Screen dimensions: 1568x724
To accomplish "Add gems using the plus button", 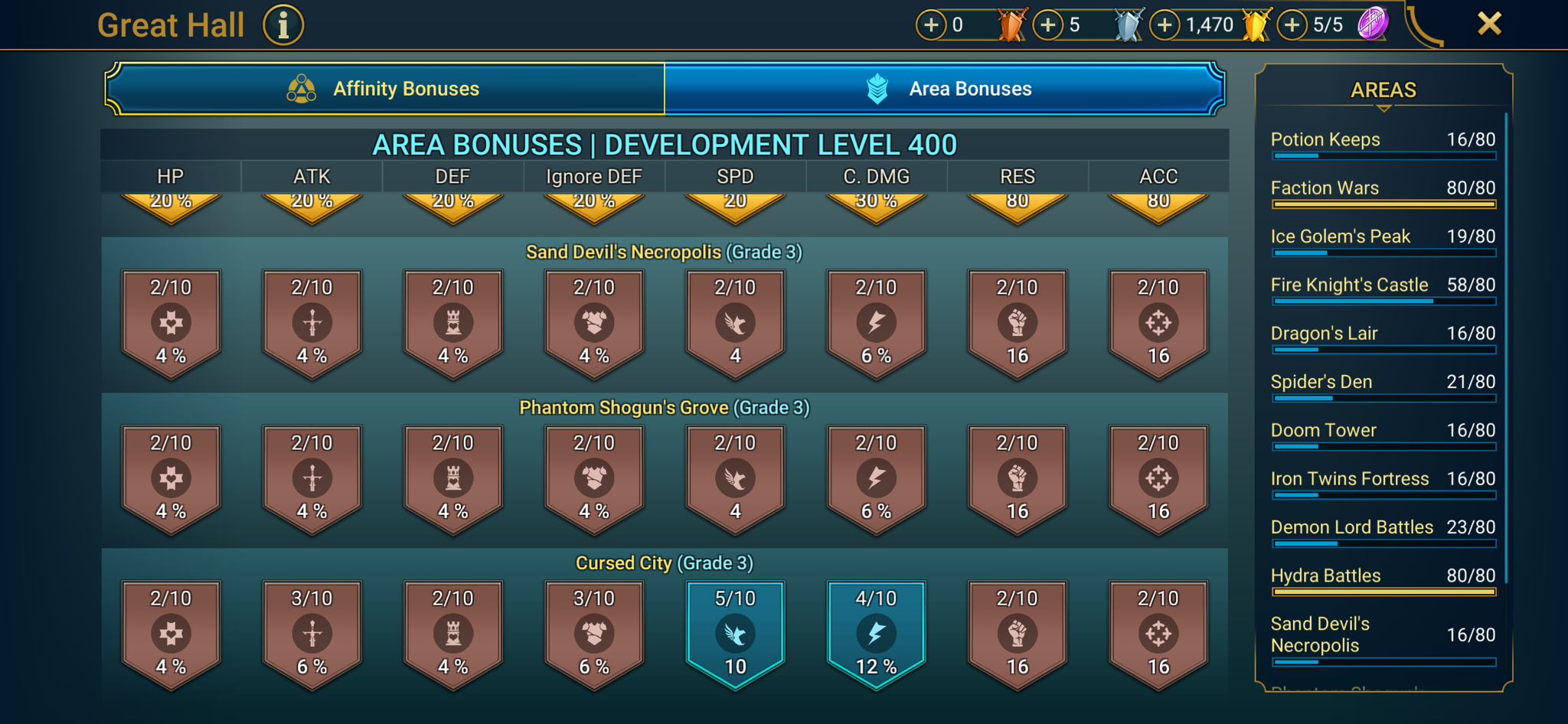I will (x=1292, y=24).
